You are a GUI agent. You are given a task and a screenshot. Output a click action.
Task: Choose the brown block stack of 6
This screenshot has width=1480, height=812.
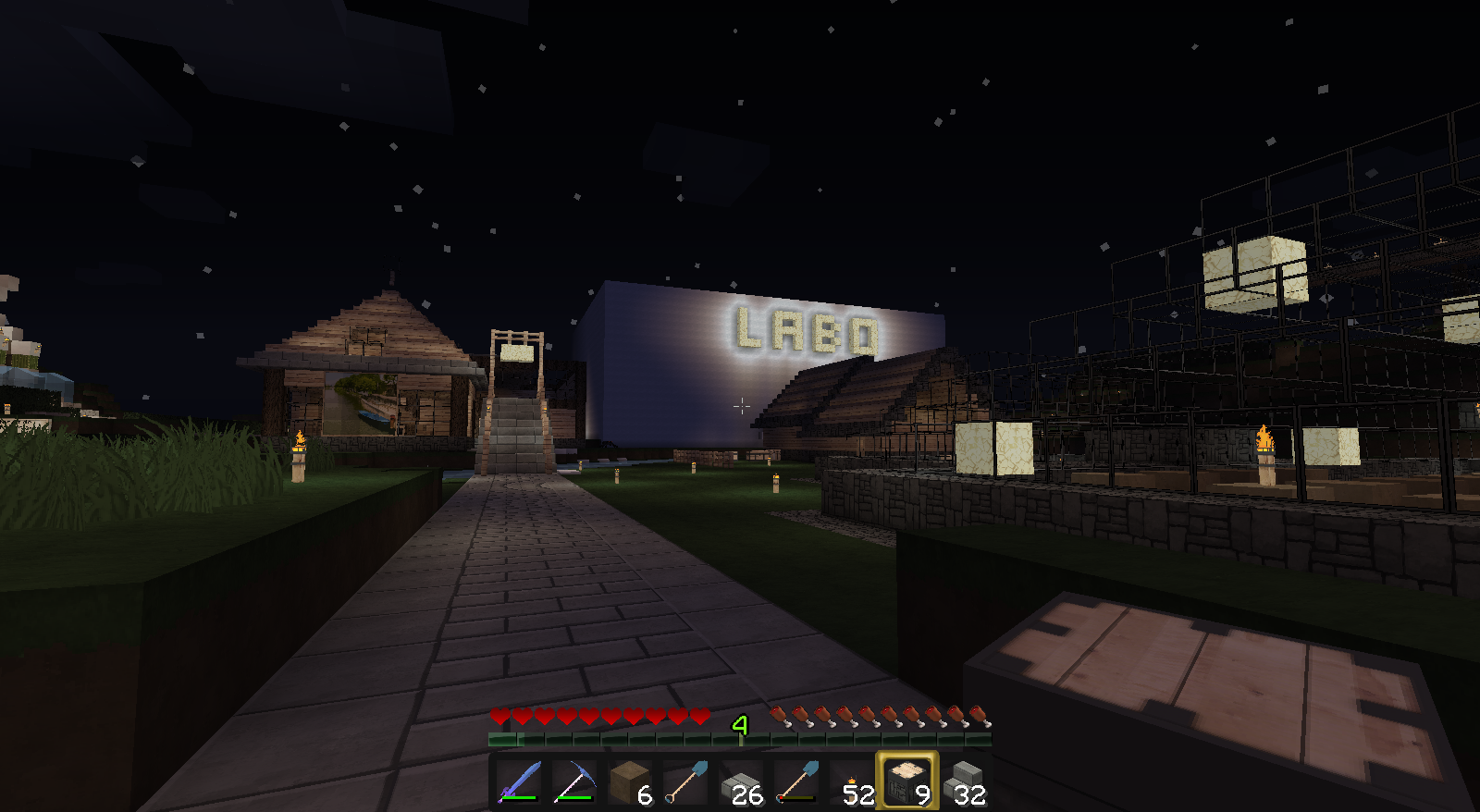(x=630, y=781)
